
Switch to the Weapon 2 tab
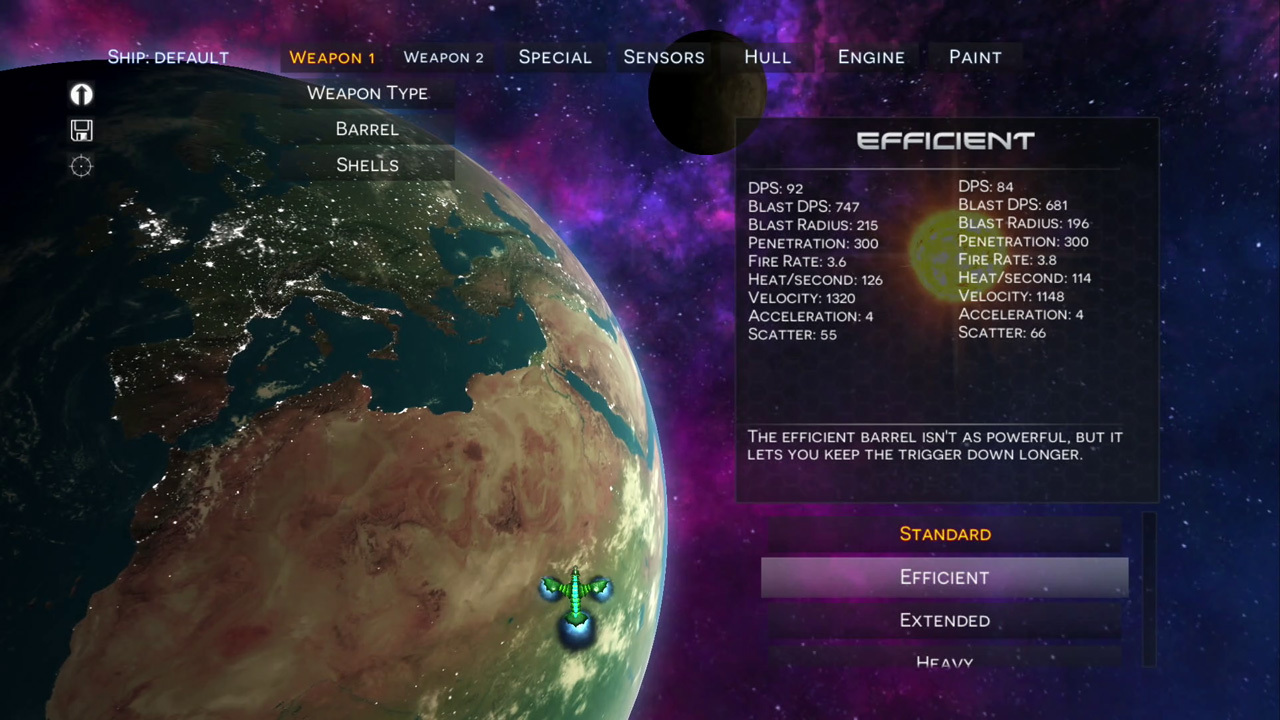pyautogui.click(x=443, y=57)
